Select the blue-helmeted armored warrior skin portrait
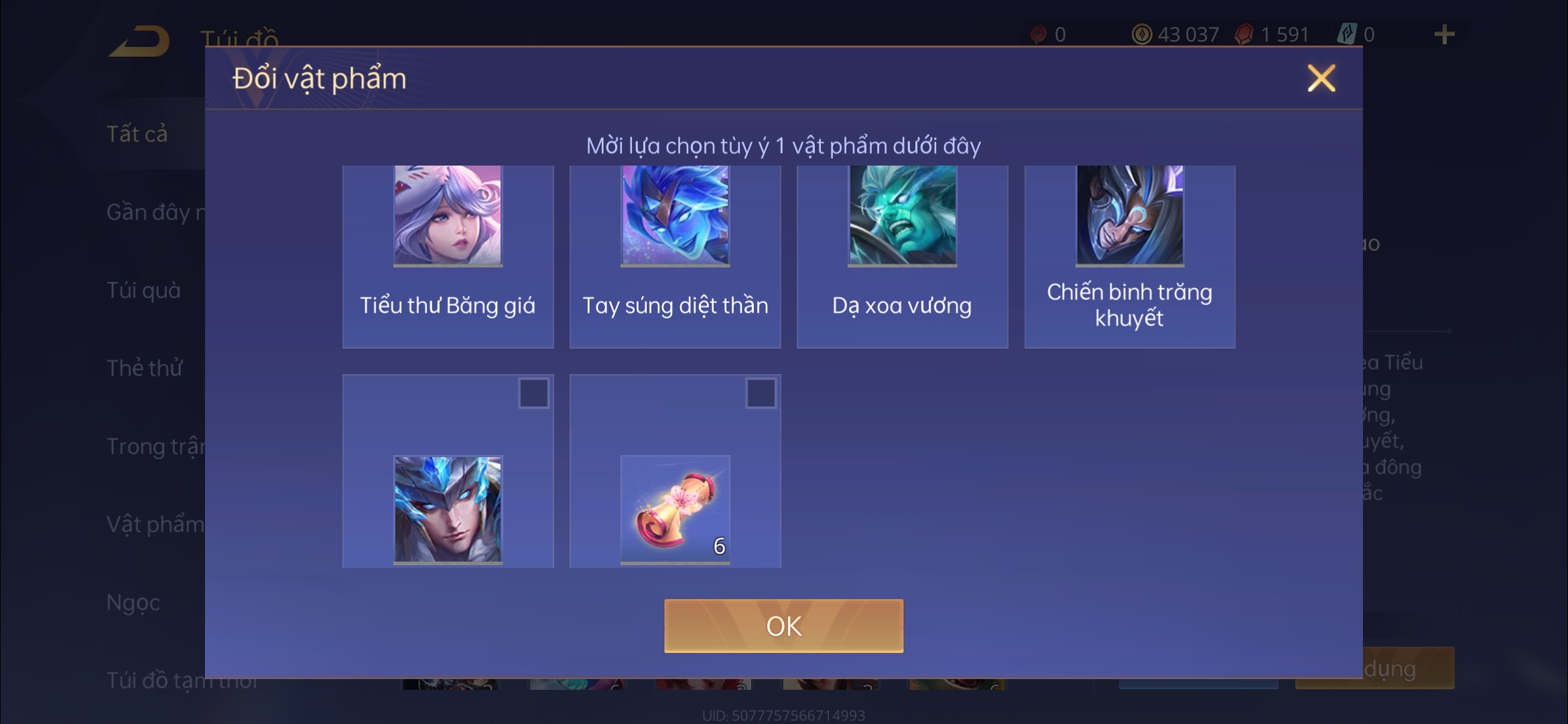The image size is (1568, 724). tap(448, 509)
